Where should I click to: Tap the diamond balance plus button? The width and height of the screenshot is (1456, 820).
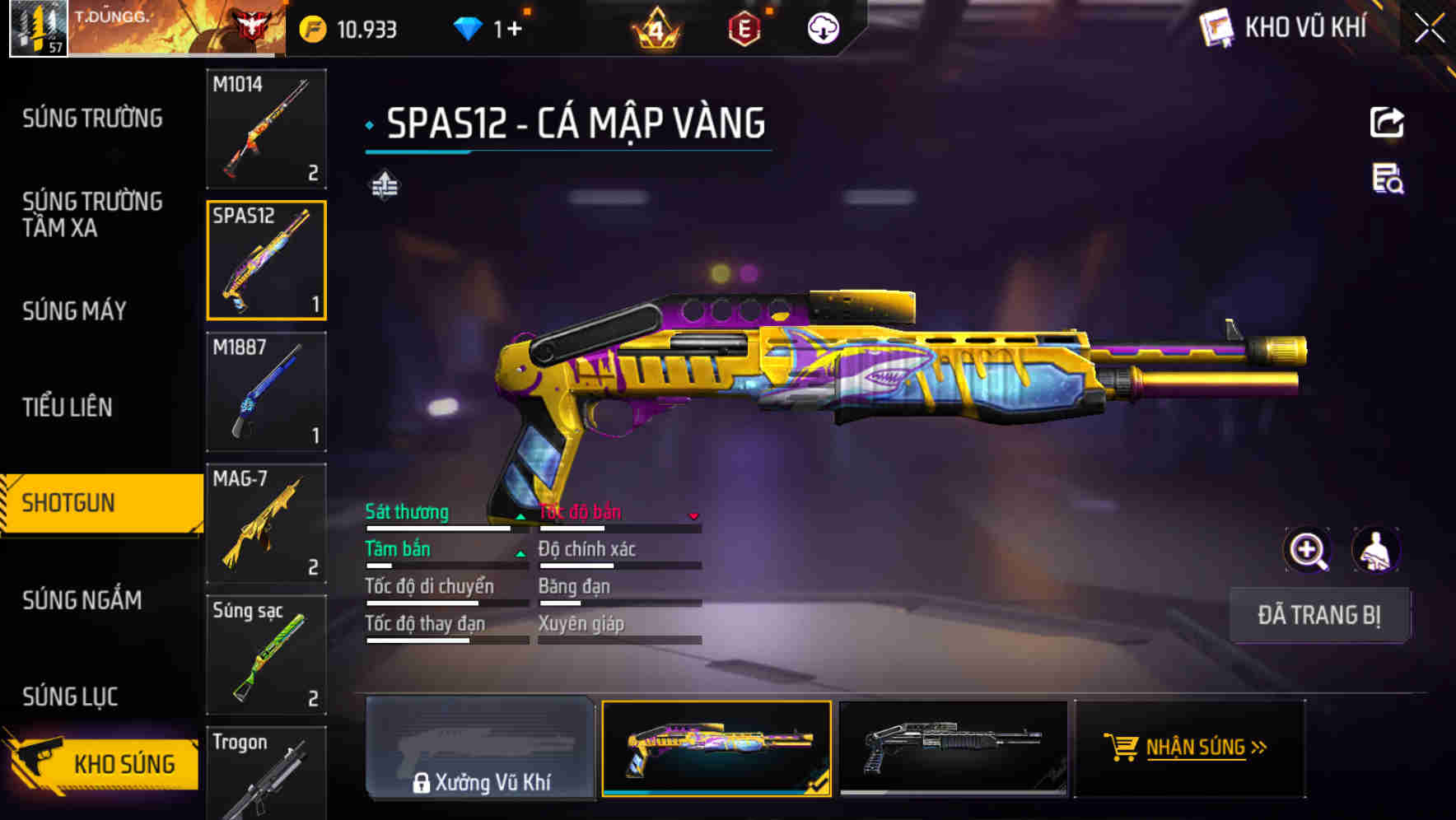pos(516,30)
